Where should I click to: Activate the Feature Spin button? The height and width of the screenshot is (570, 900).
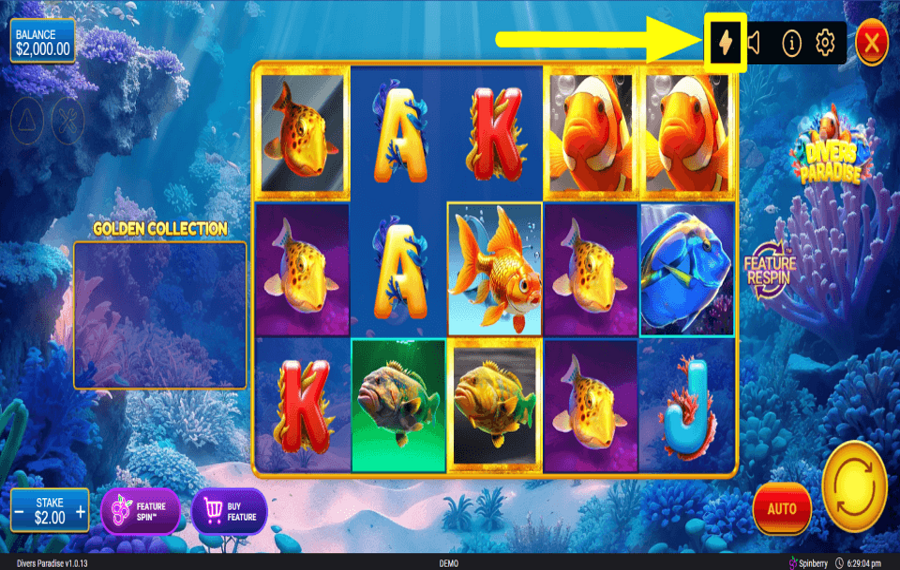[x=140, y=511]
